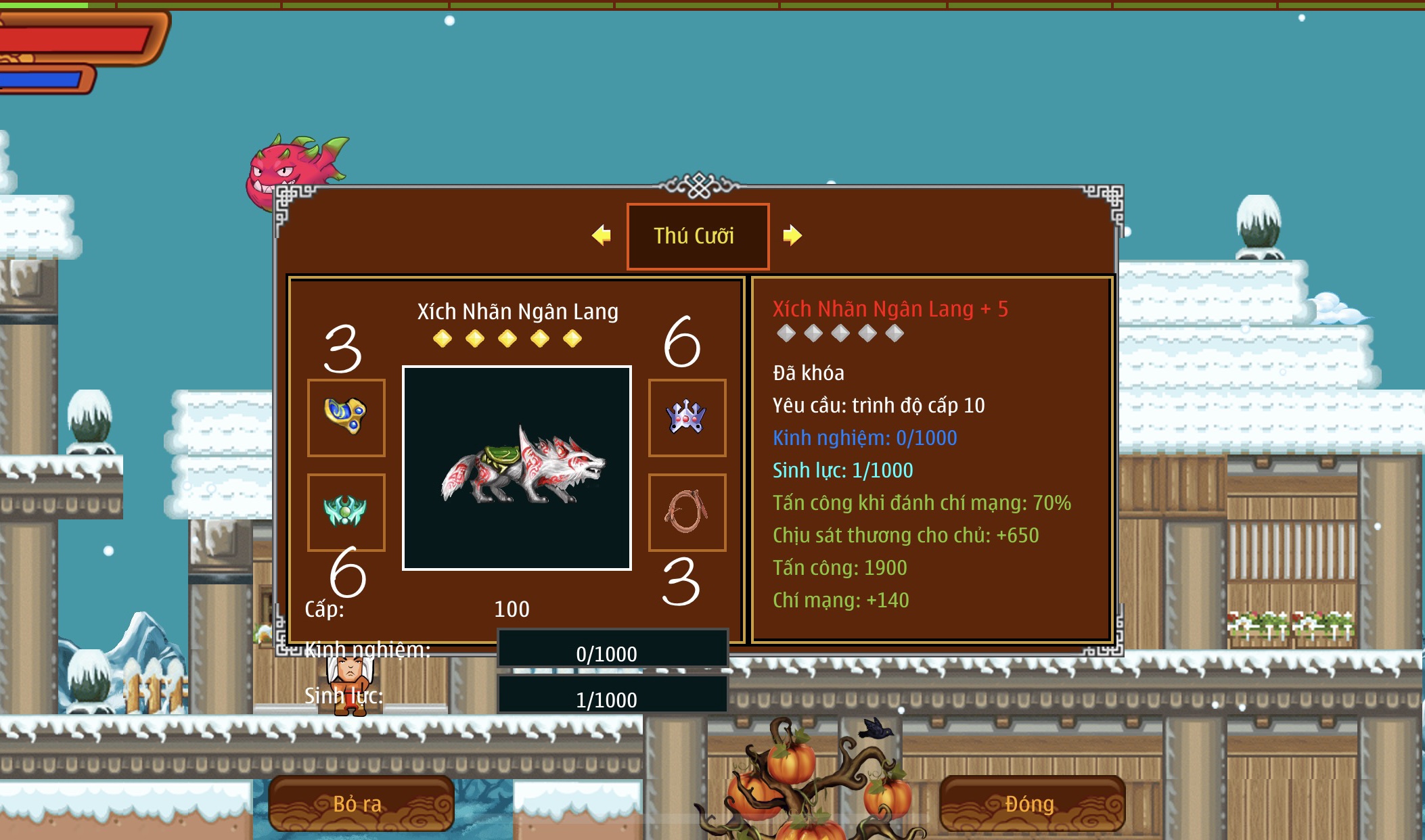Click the right yellow arrow

tap(792, 235)
